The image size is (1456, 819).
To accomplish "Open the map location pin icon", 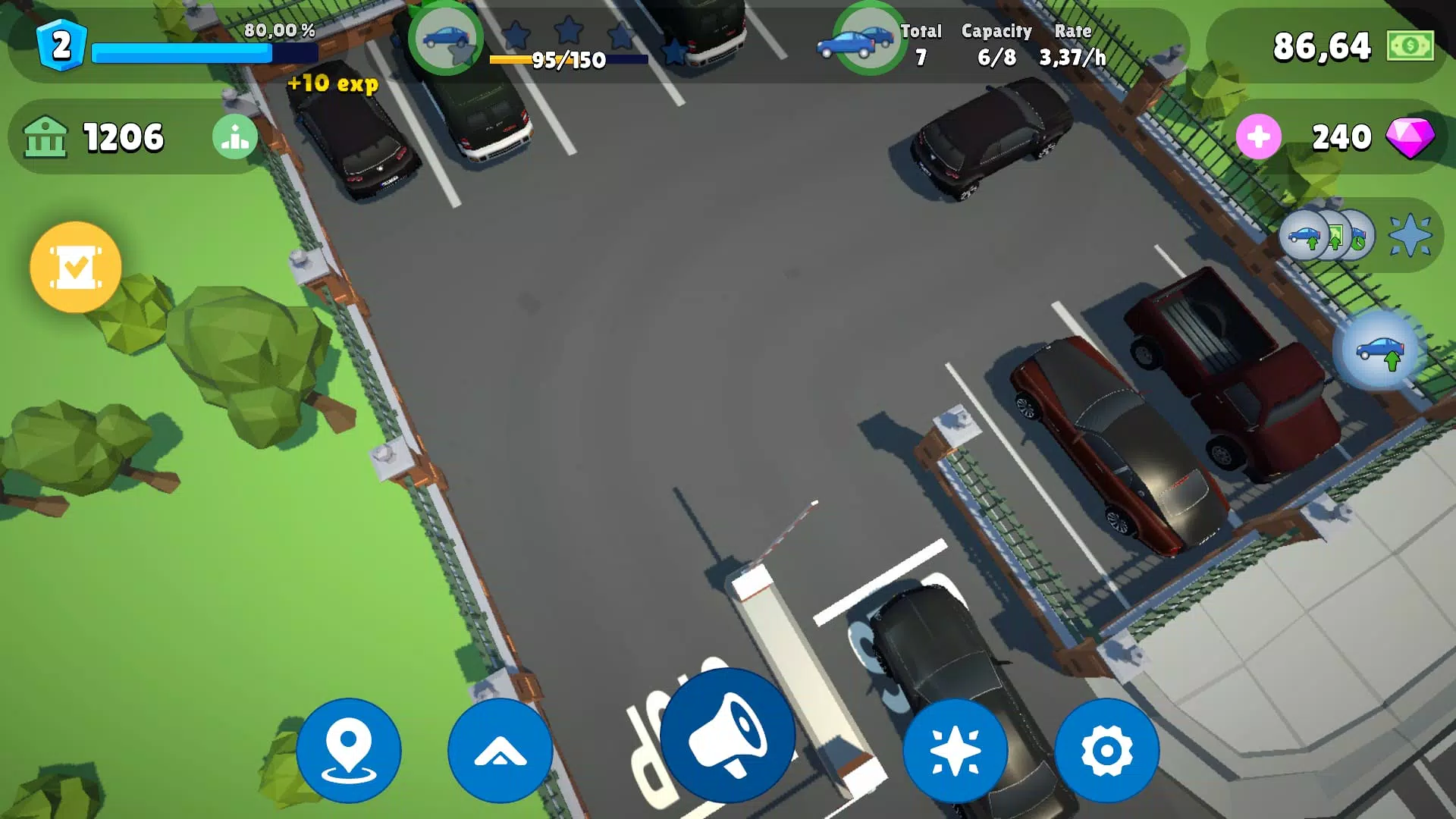I will tap(348, 749).
